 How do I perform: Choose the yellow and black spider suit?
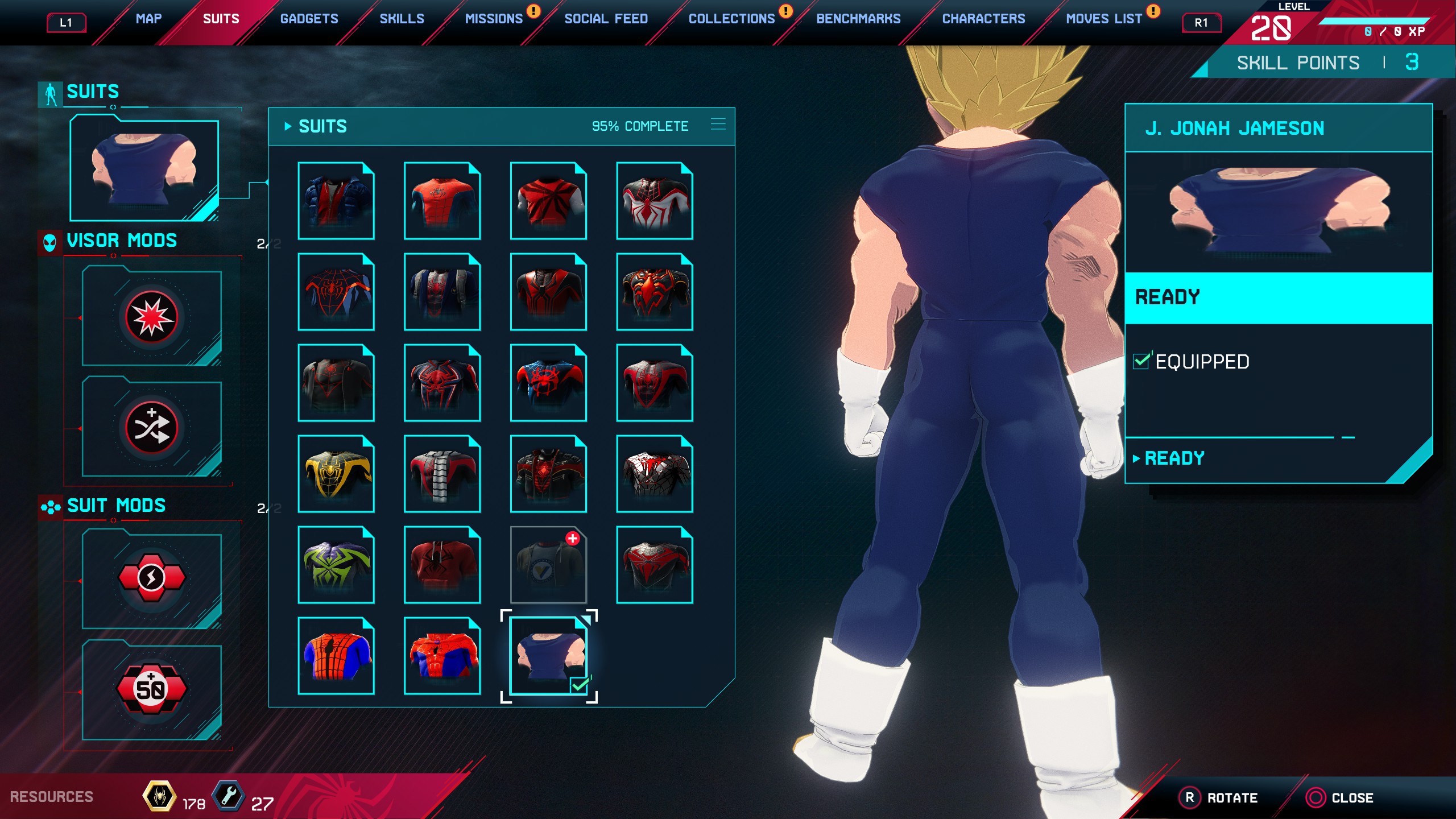pos(336,474)
